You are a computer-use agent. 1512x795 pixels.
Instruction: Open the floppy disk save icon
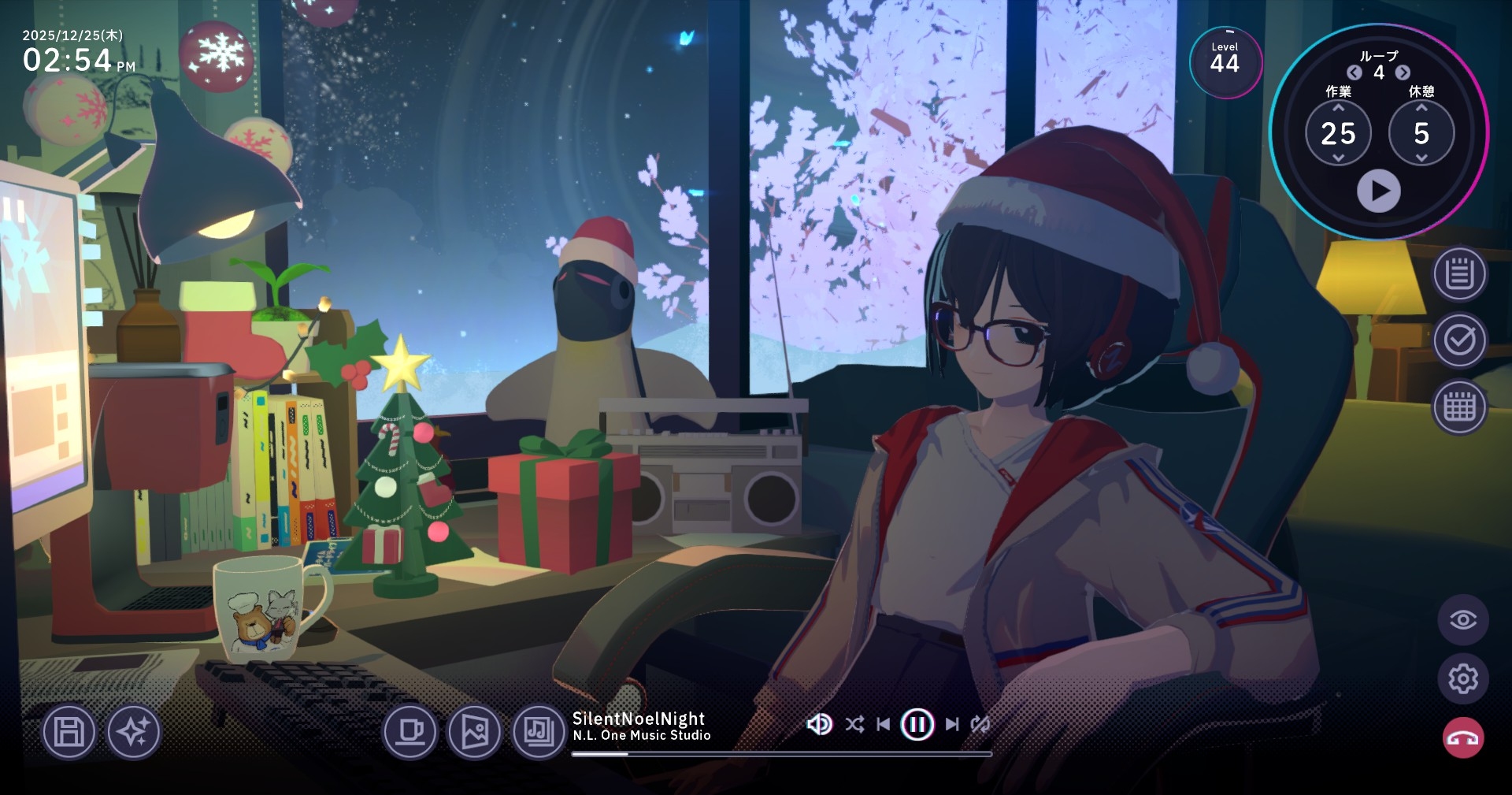click(69, 732)
